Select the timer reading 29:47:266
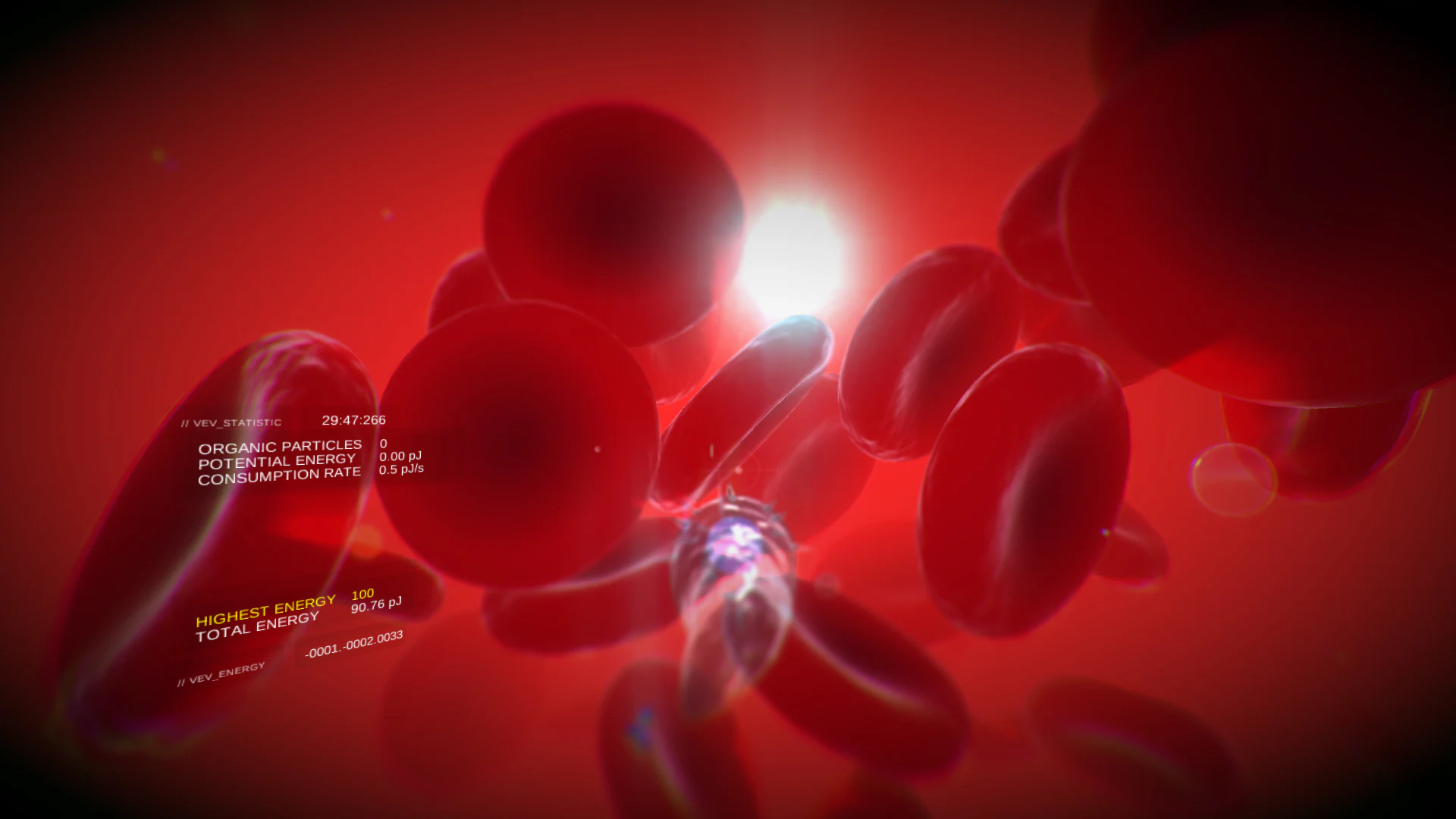 355,420
